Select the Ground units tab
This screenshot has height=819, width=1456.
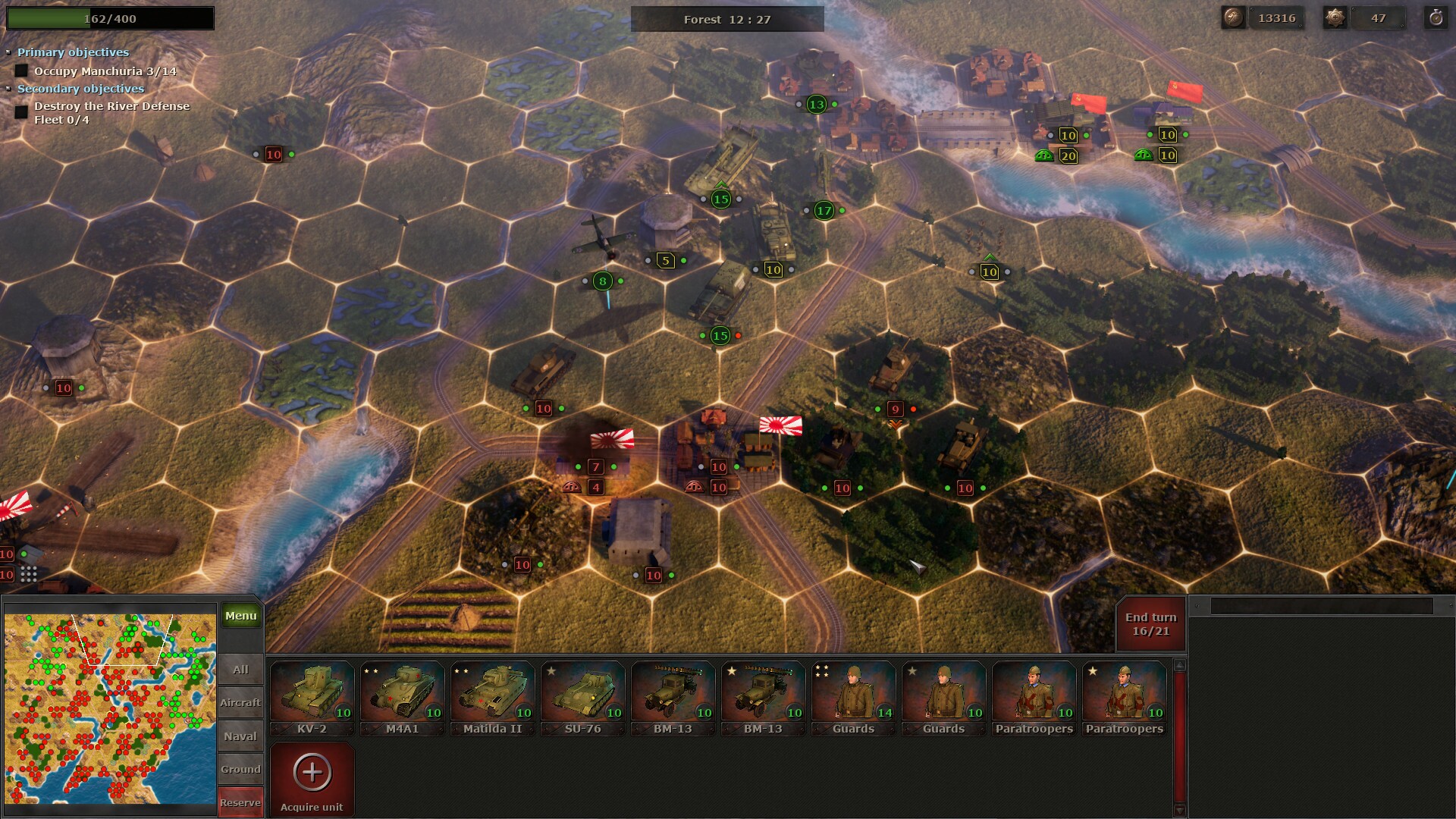coord(240,768)
